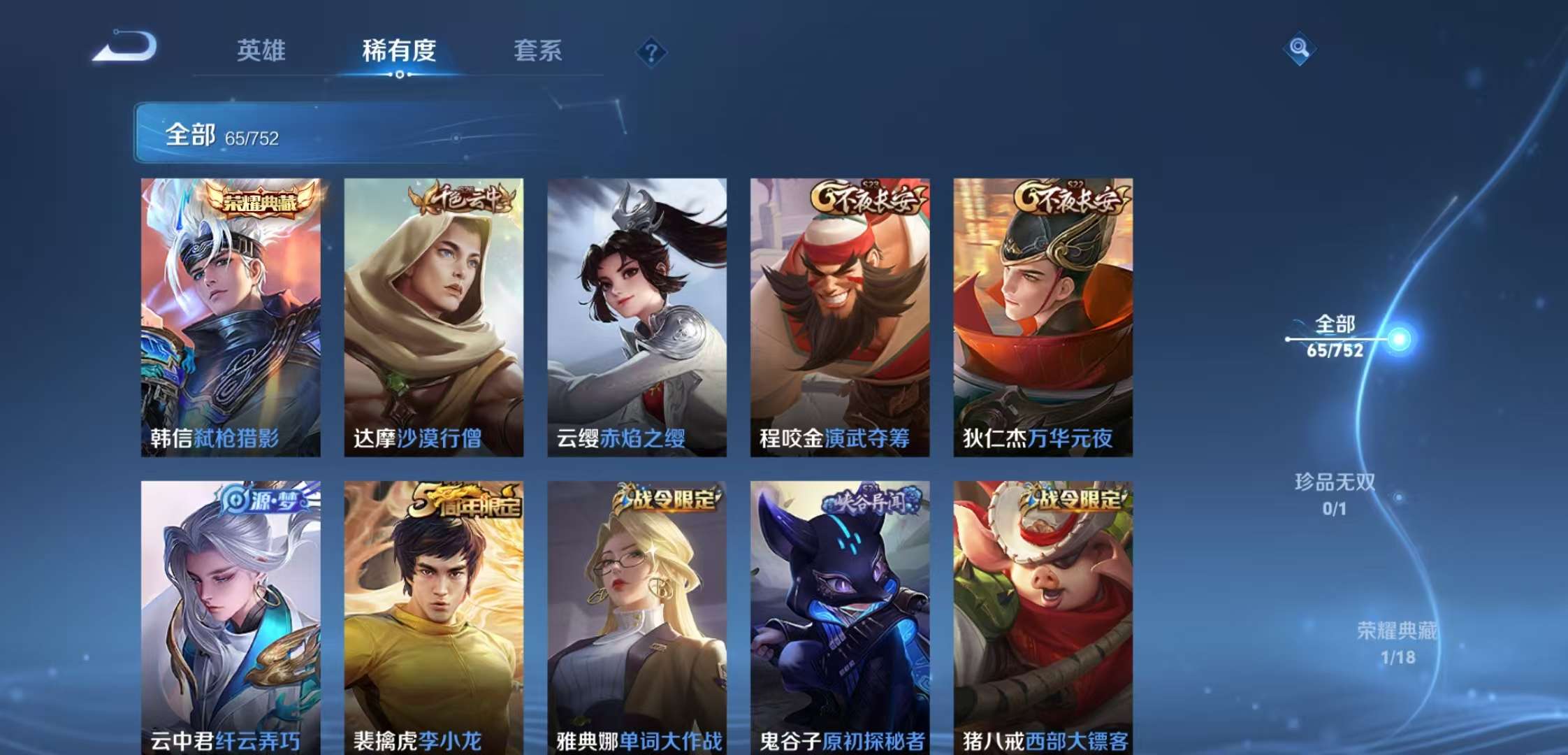
Task: Select the 稀有度 tab
Action: (398, 51)
